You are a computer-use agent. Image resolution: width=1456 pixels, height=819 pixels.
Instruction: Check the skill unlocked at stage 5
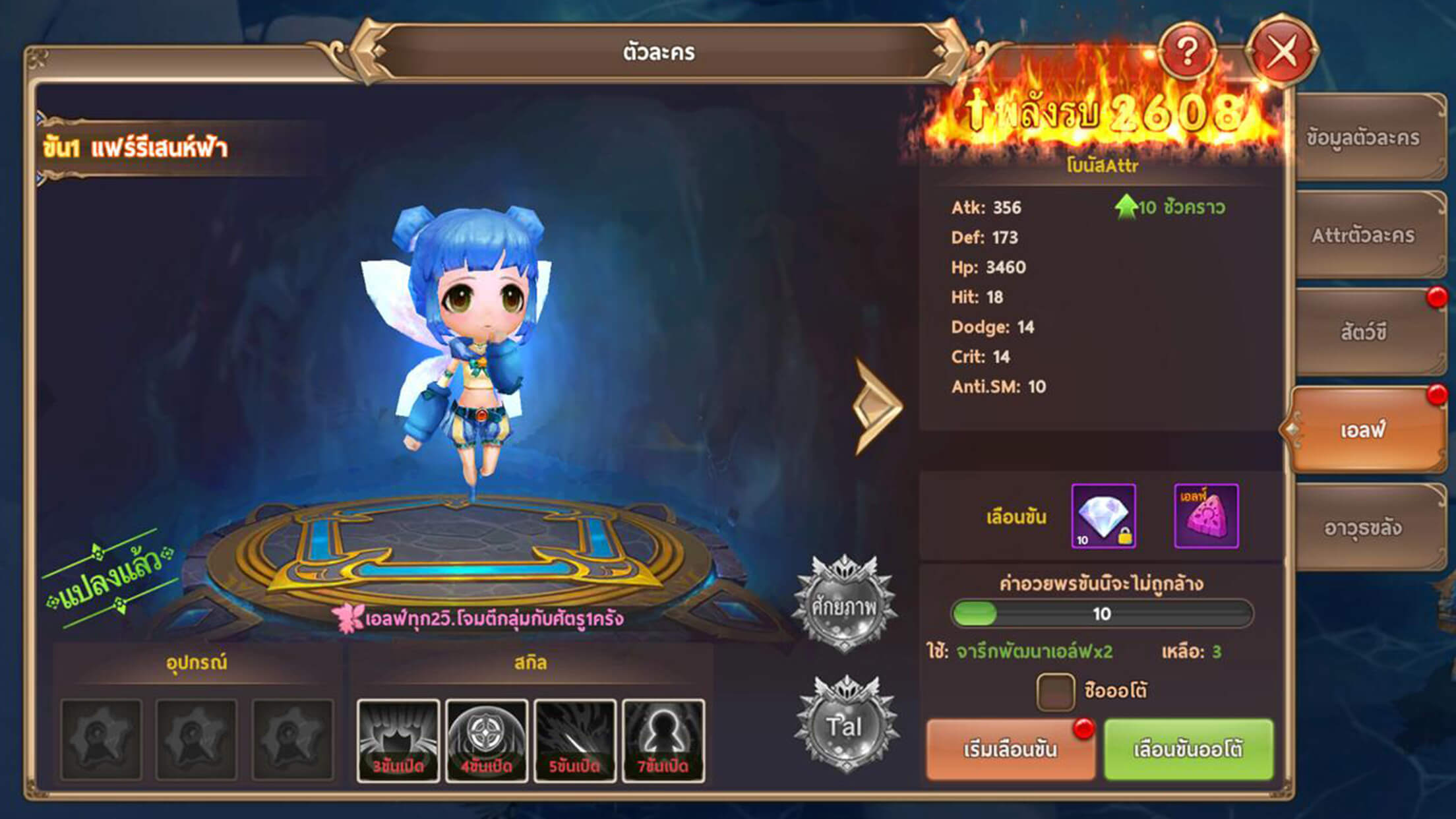[x=575, y=741]
